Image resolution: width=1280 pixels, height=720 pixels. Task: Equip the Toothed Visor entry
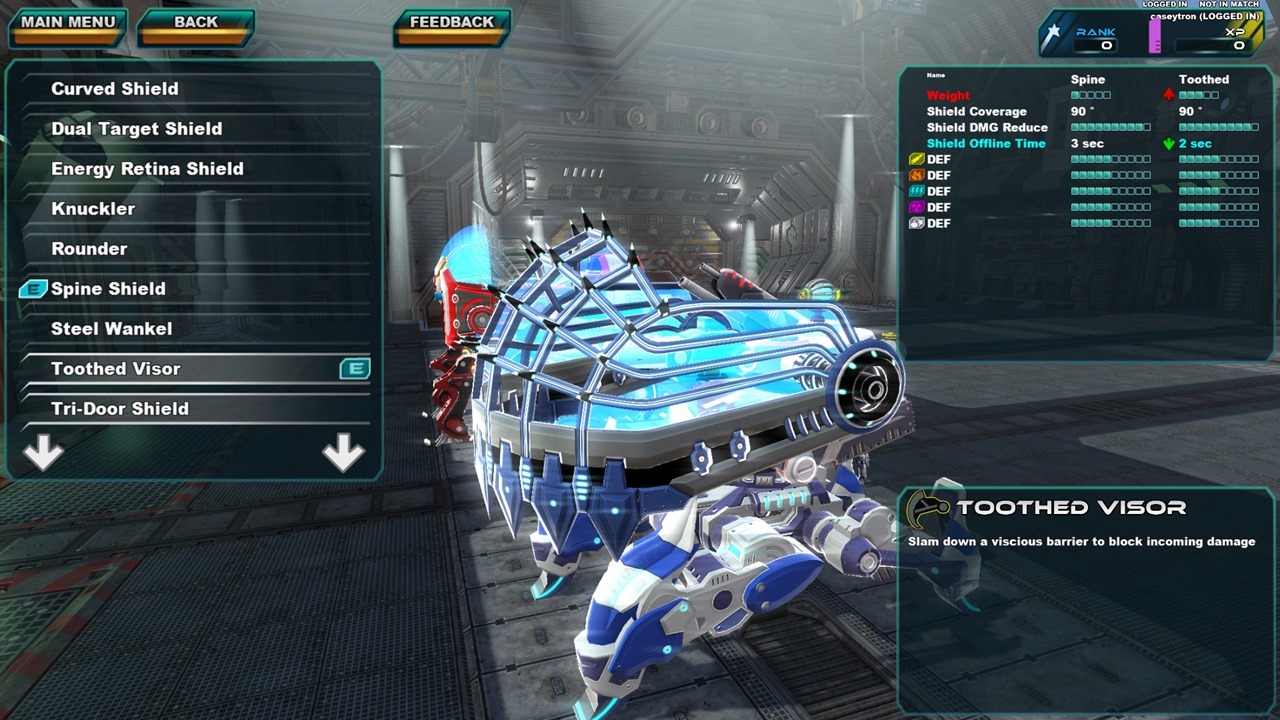click(x=116, y=369)
